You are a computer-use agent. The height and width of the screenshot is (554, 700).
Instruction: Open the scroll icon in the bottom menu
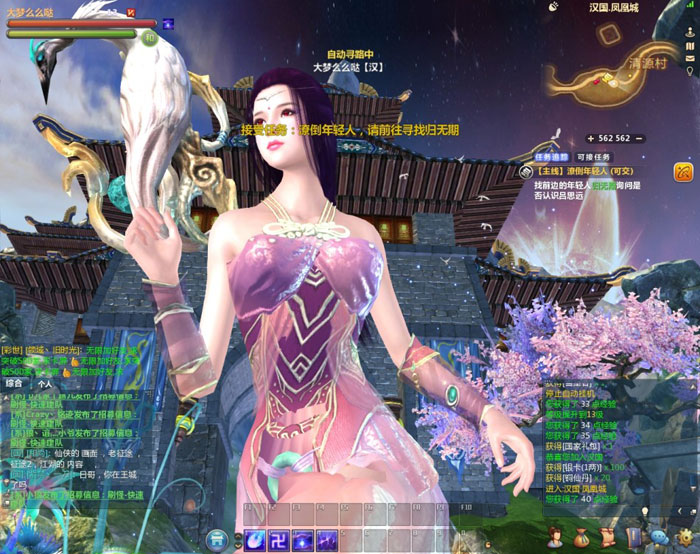607,537
